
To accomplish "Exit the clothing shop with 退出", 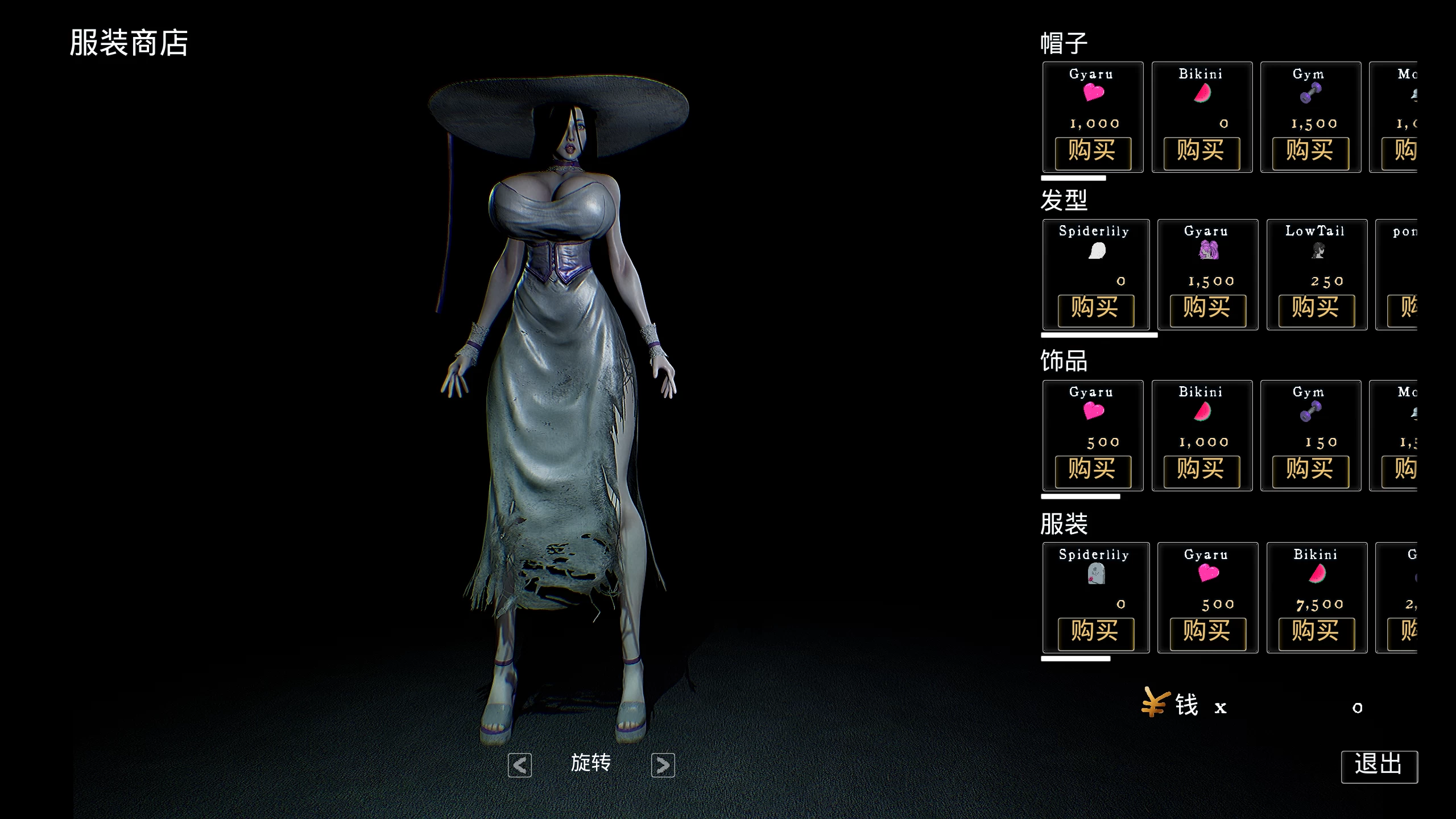I will [1379, 766].
